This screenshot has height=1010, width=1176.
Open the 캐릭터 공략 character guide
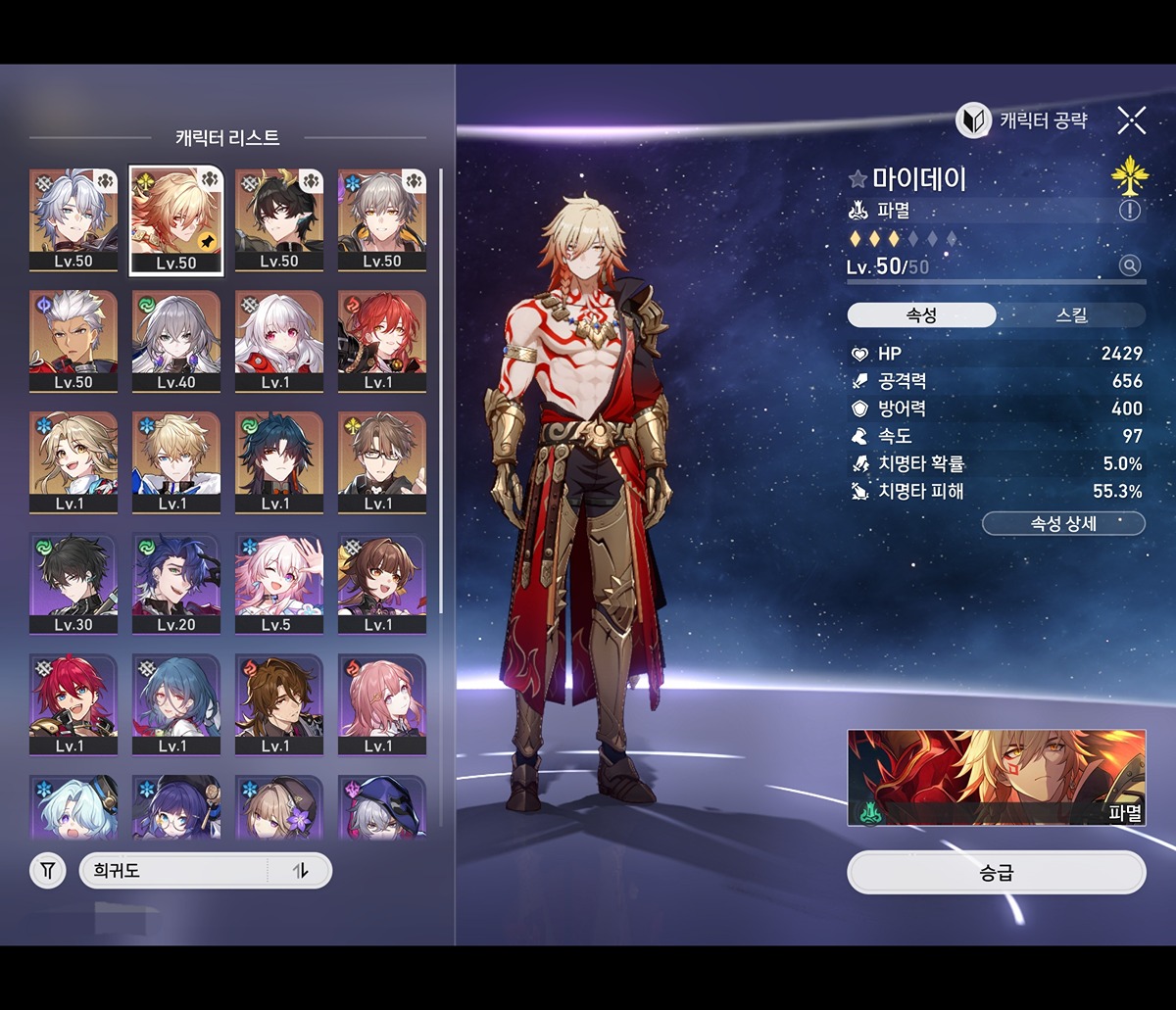pyautogui.click(x=1021, y=120)
